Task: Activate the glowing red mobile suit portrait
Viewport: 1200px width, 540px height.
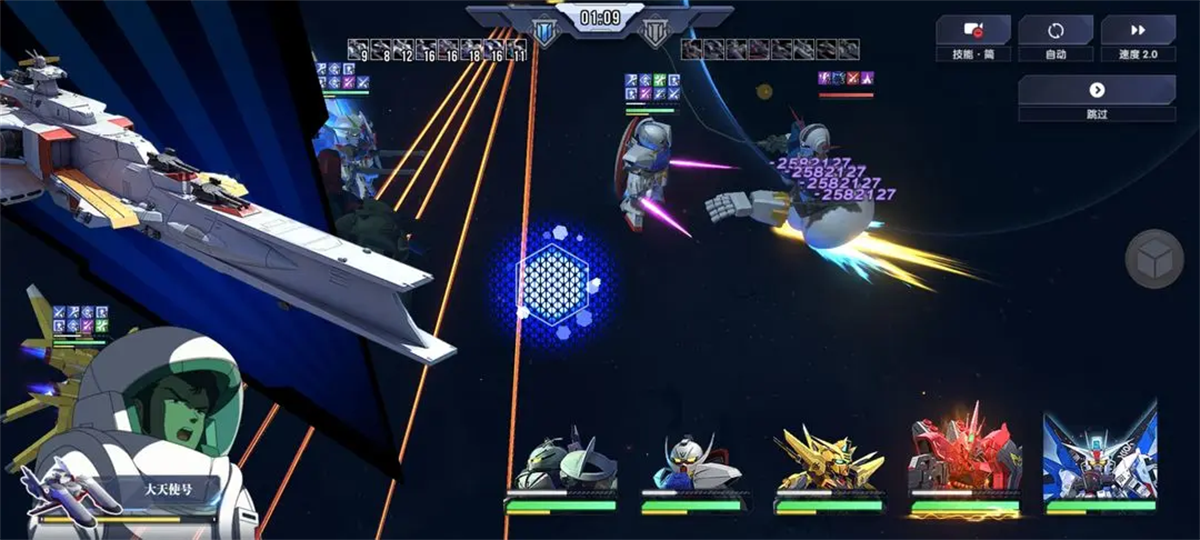Action: [x=964, y=460]
